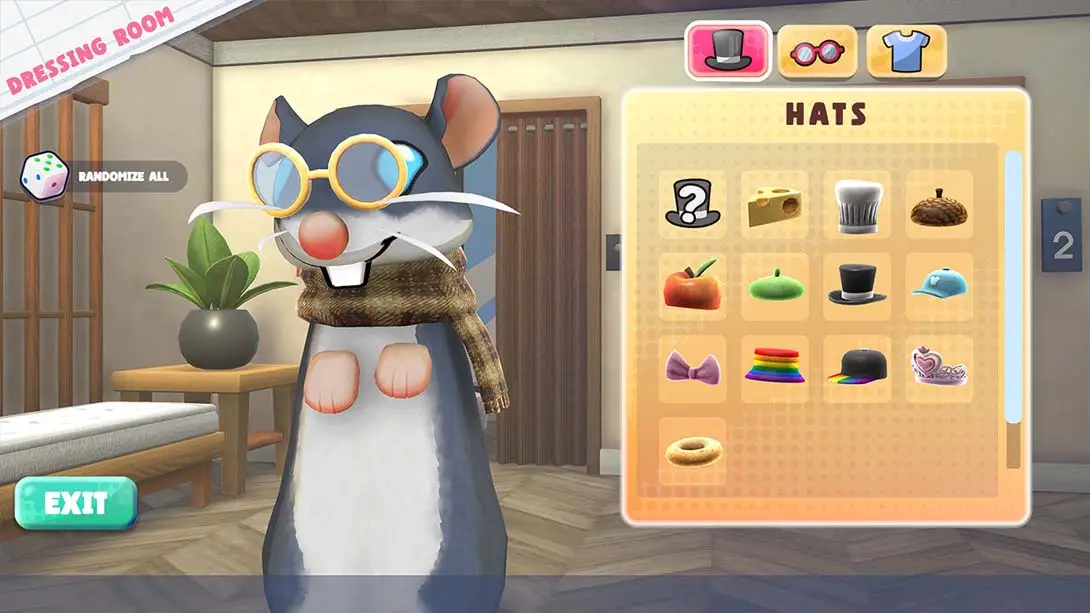Equip the cheese wedge hat
This screenshot has width=1090, height=613.
[775, 204]
